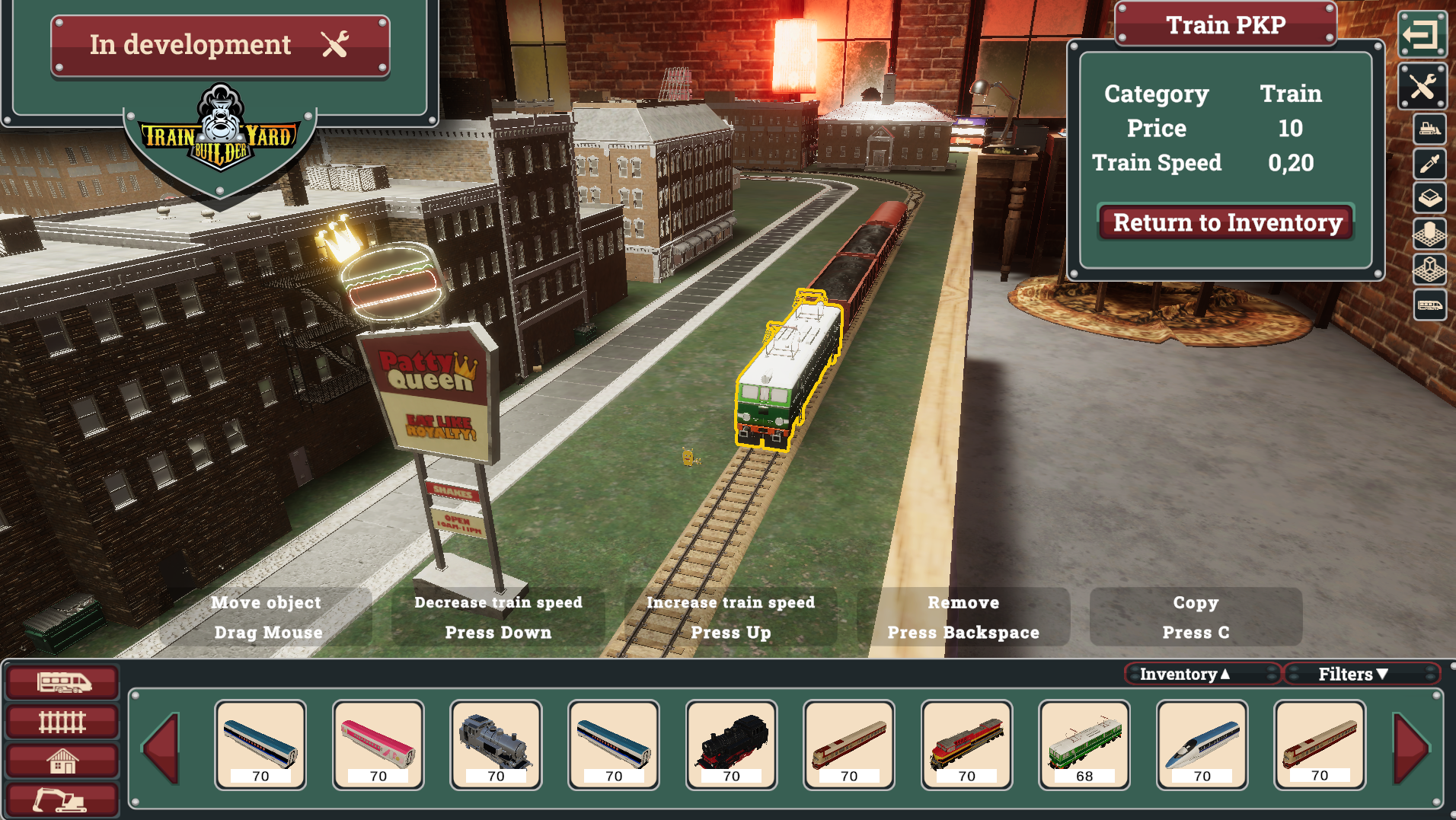Image resolution: width=1456 pixels, height=820 pixels.
Task: Select the red and yellow diesel locomotive
Action: [966, 745]
